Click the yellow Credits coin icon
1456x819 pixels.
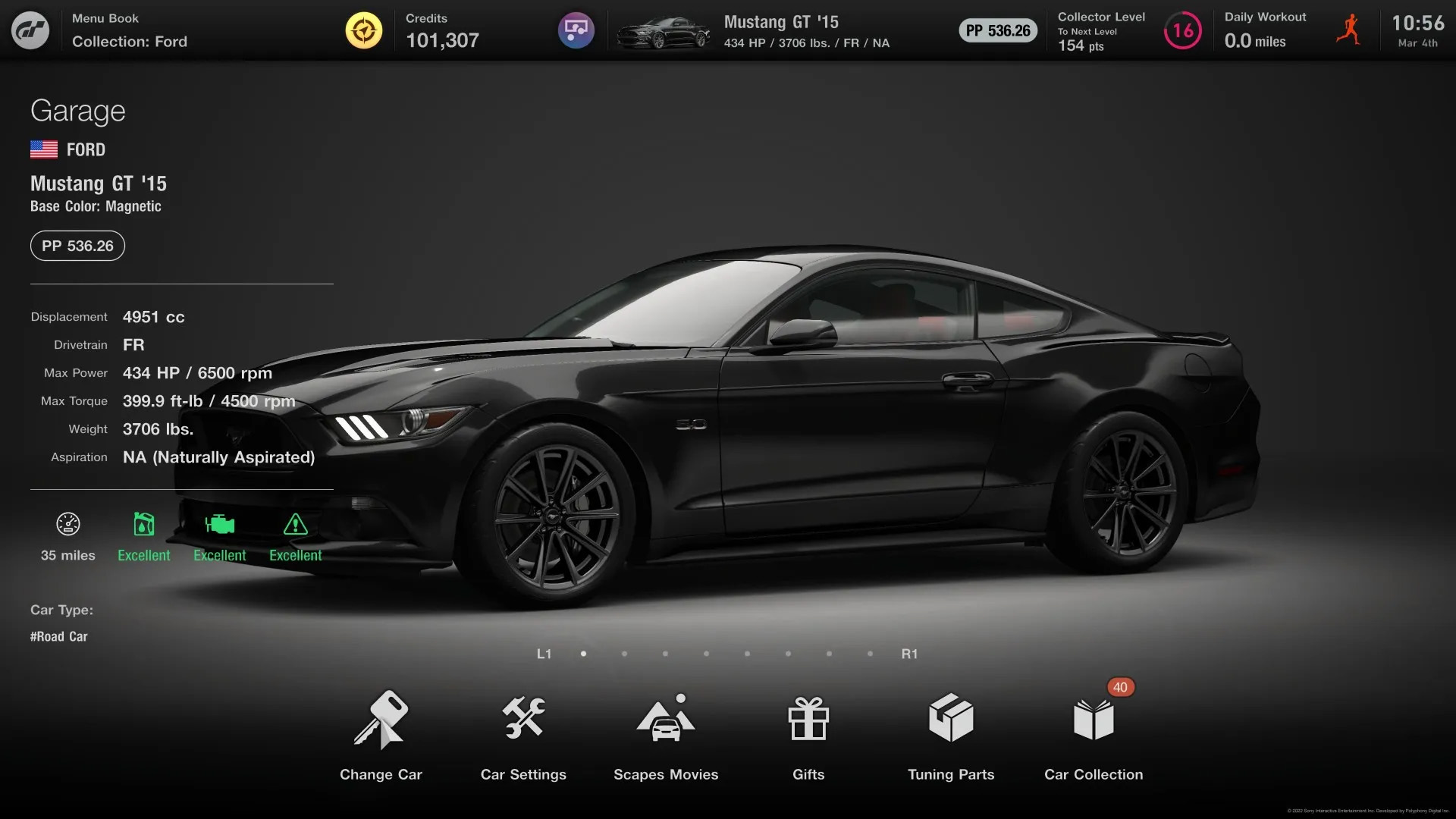pos(364,30)
